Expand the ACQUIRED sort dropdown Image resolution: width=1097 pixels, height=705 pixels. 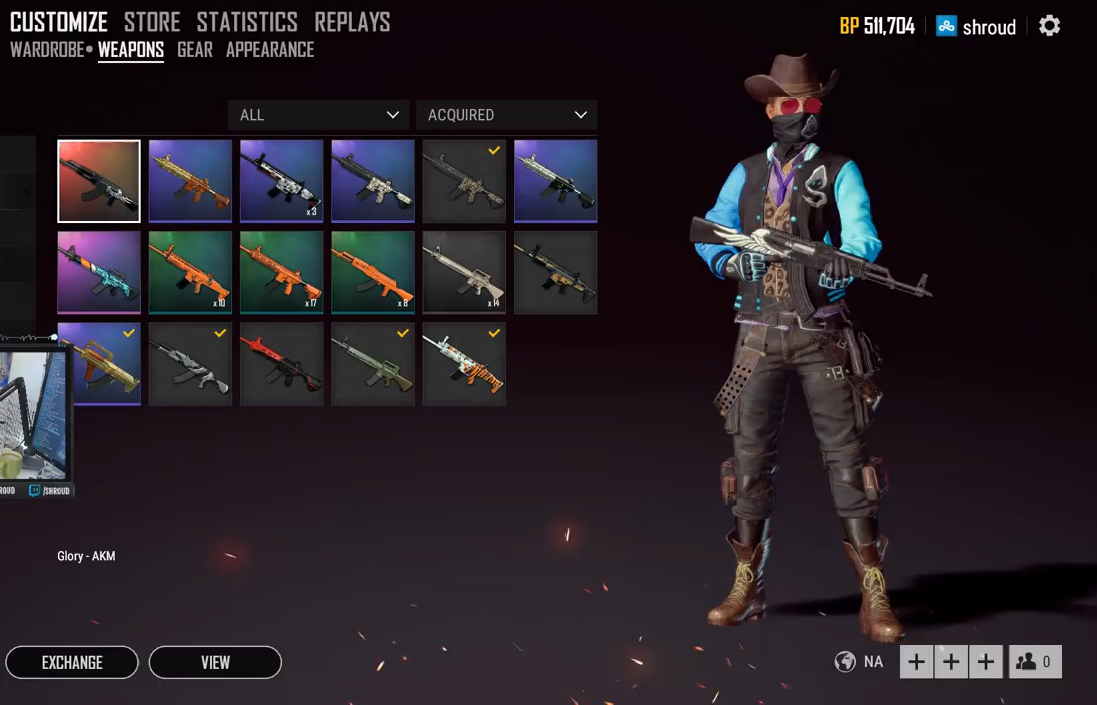click(x=506, y=115)
